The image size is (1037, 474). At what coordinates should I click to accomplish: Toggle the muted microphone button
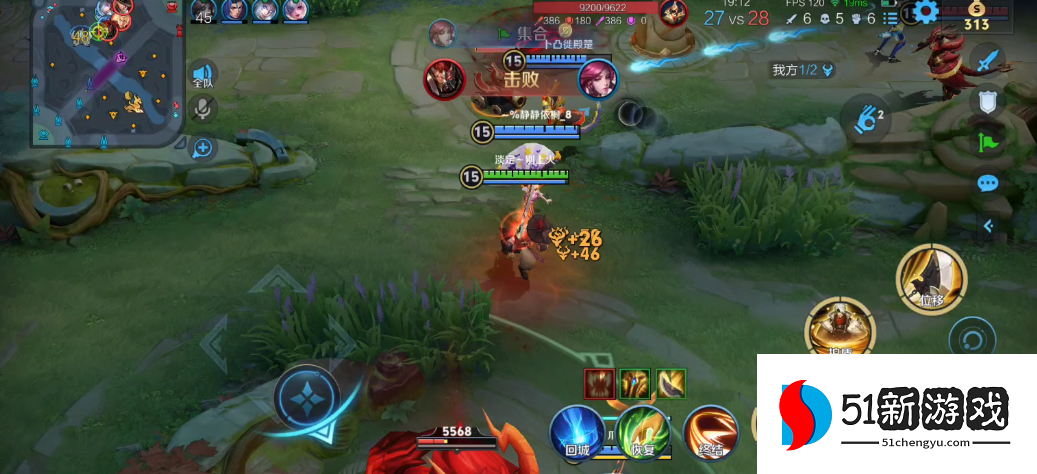click(x=203, y=109)
